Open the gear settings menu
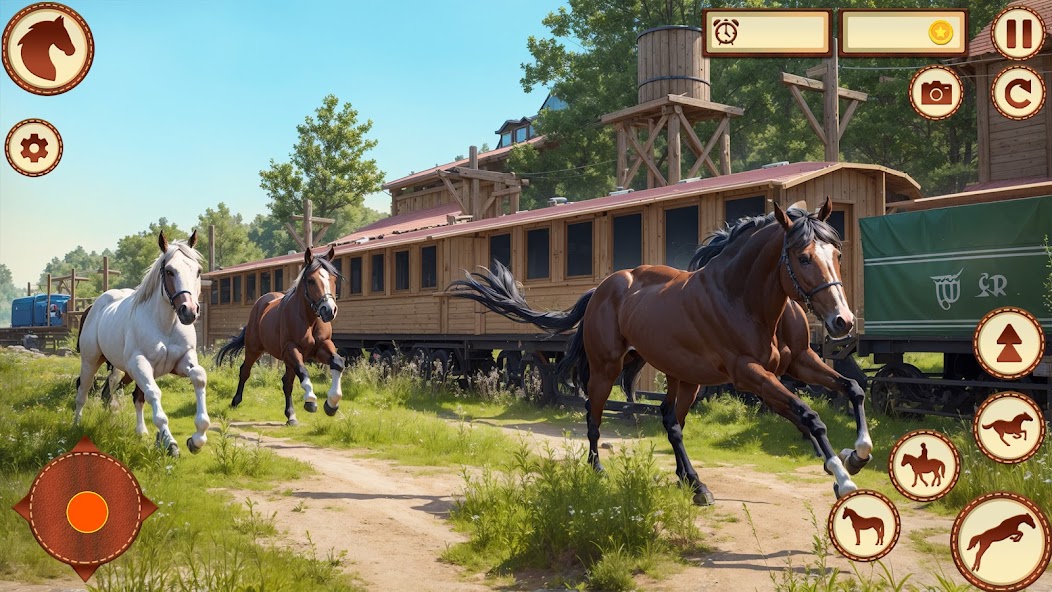This screenshot has height=592, width=1052. click(34, 148)
